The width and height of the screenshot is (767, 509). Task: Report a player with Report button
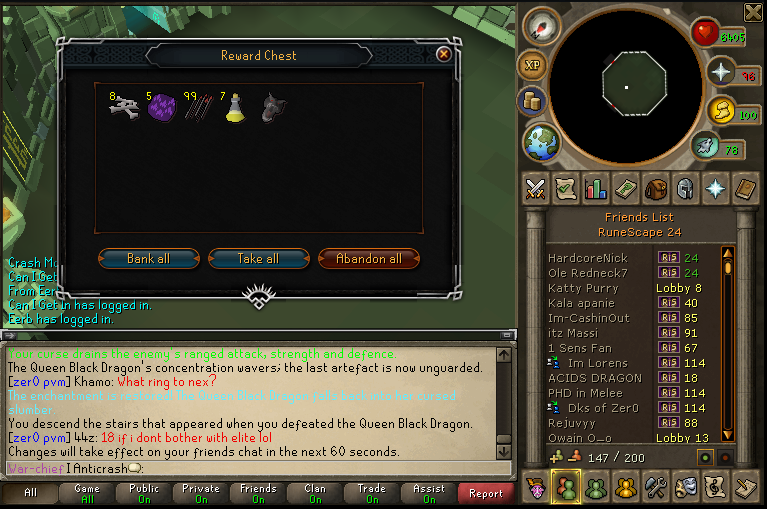point(486,493)
